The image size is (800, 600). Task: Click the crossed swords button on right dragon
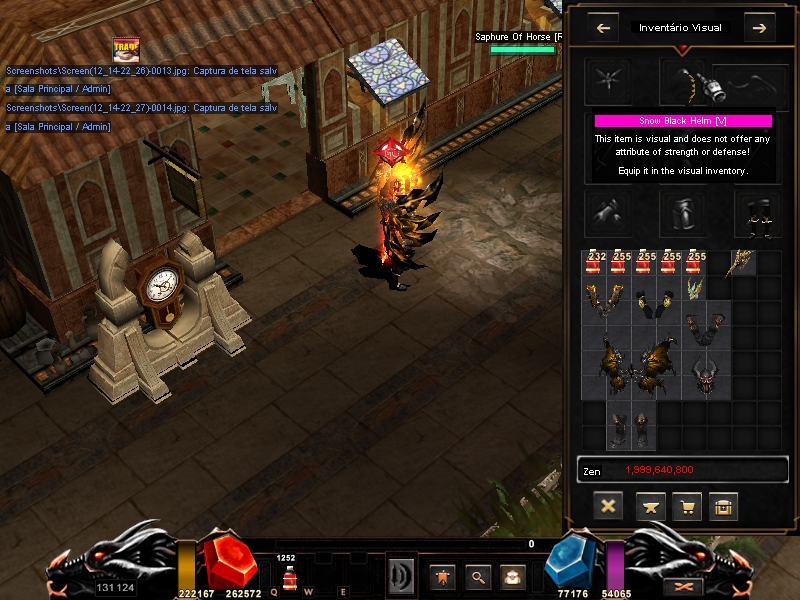click(x=685, y=586)
